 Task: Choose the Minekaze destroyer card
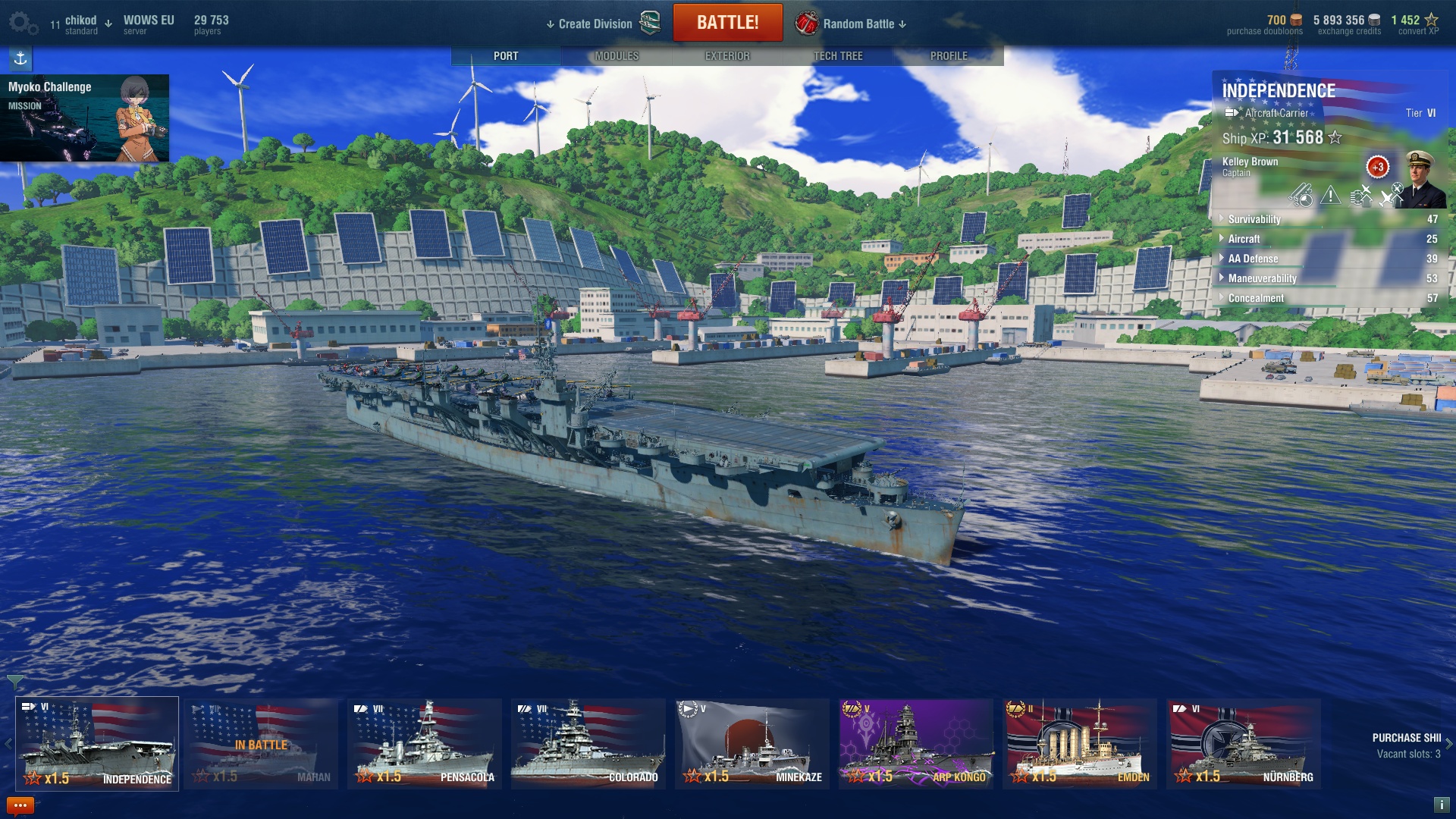(752, 744)
